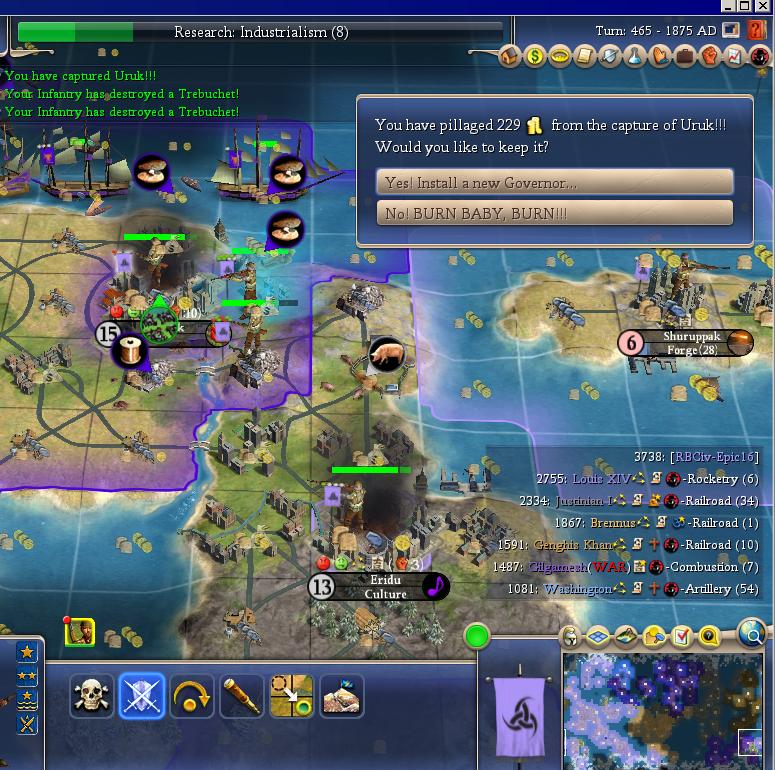Open the Military Advisor fist icon
775x770 pixels.
[x=710, y=57]
